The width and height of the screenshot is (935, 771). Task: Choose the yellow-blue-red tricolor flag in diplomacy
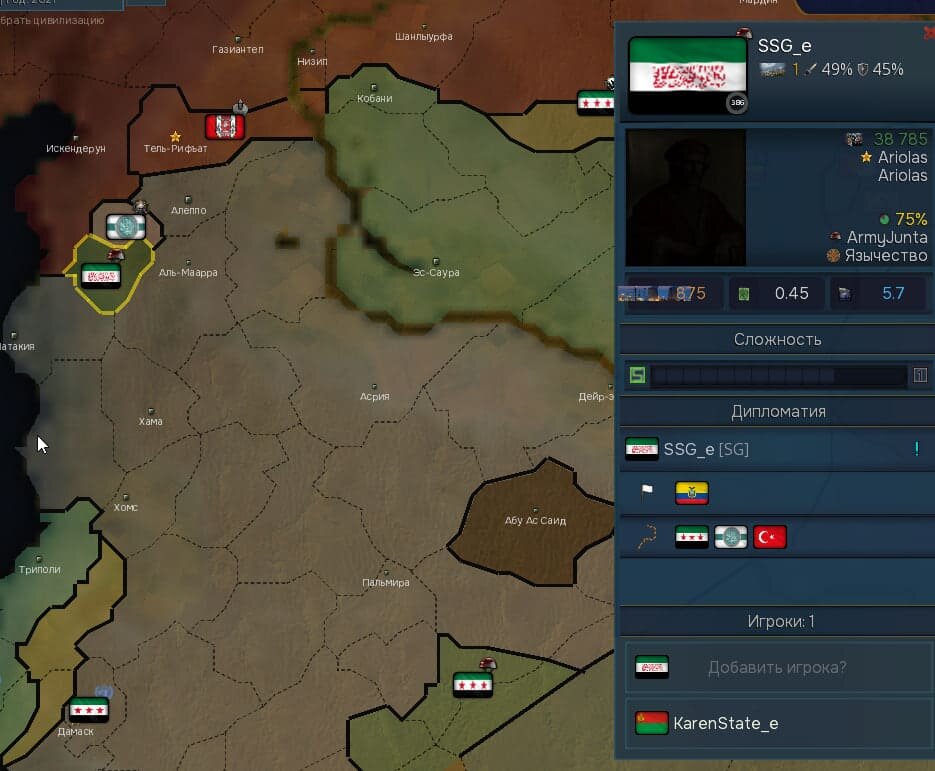[x=691, y=492]
